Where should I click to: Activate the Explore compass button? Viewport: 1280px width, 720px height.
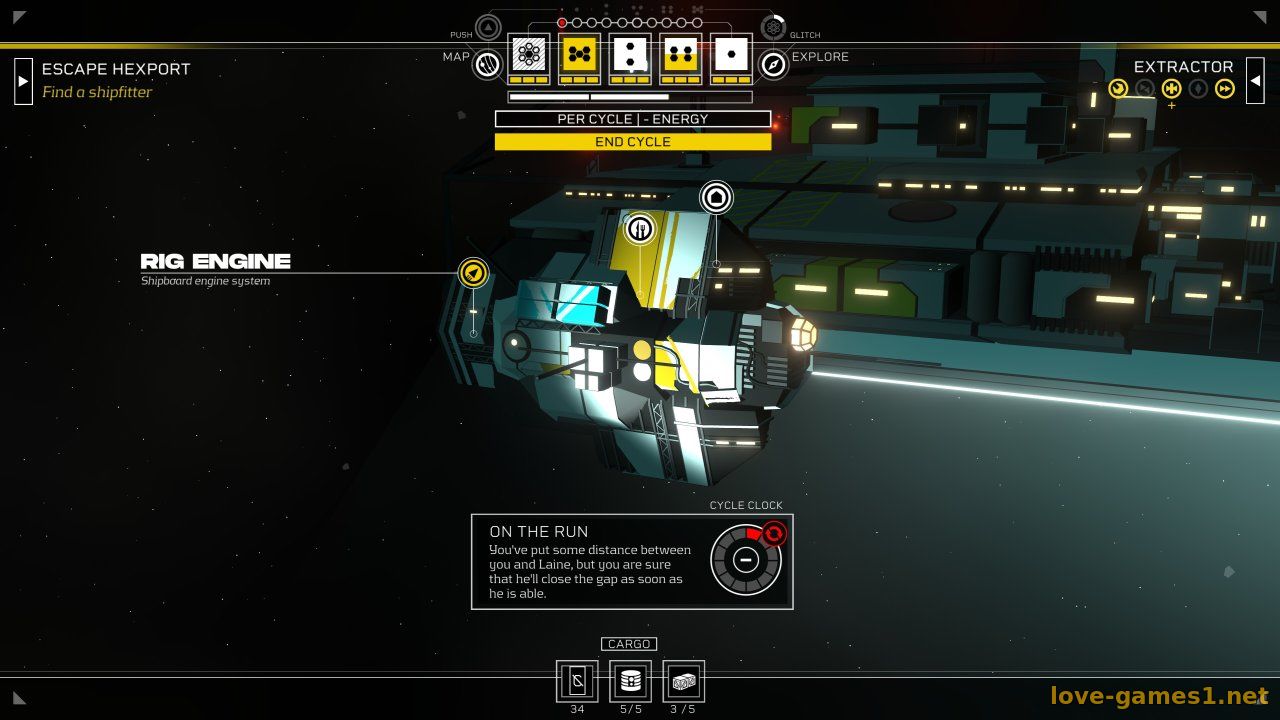[773, 65]
